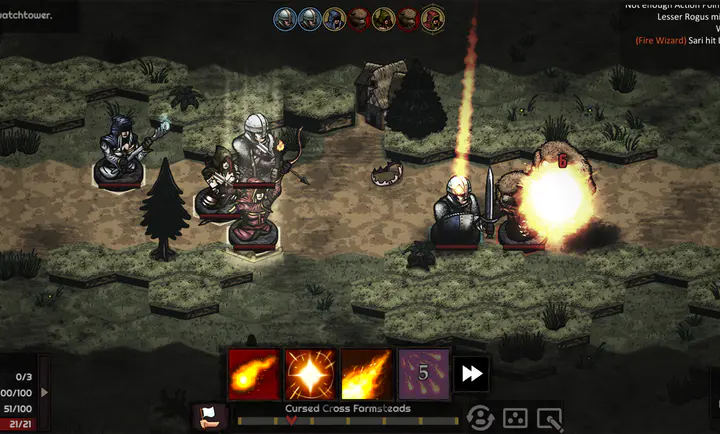
Task: Select the blue-hooded mage turn portrait
Action: [335, 17]
